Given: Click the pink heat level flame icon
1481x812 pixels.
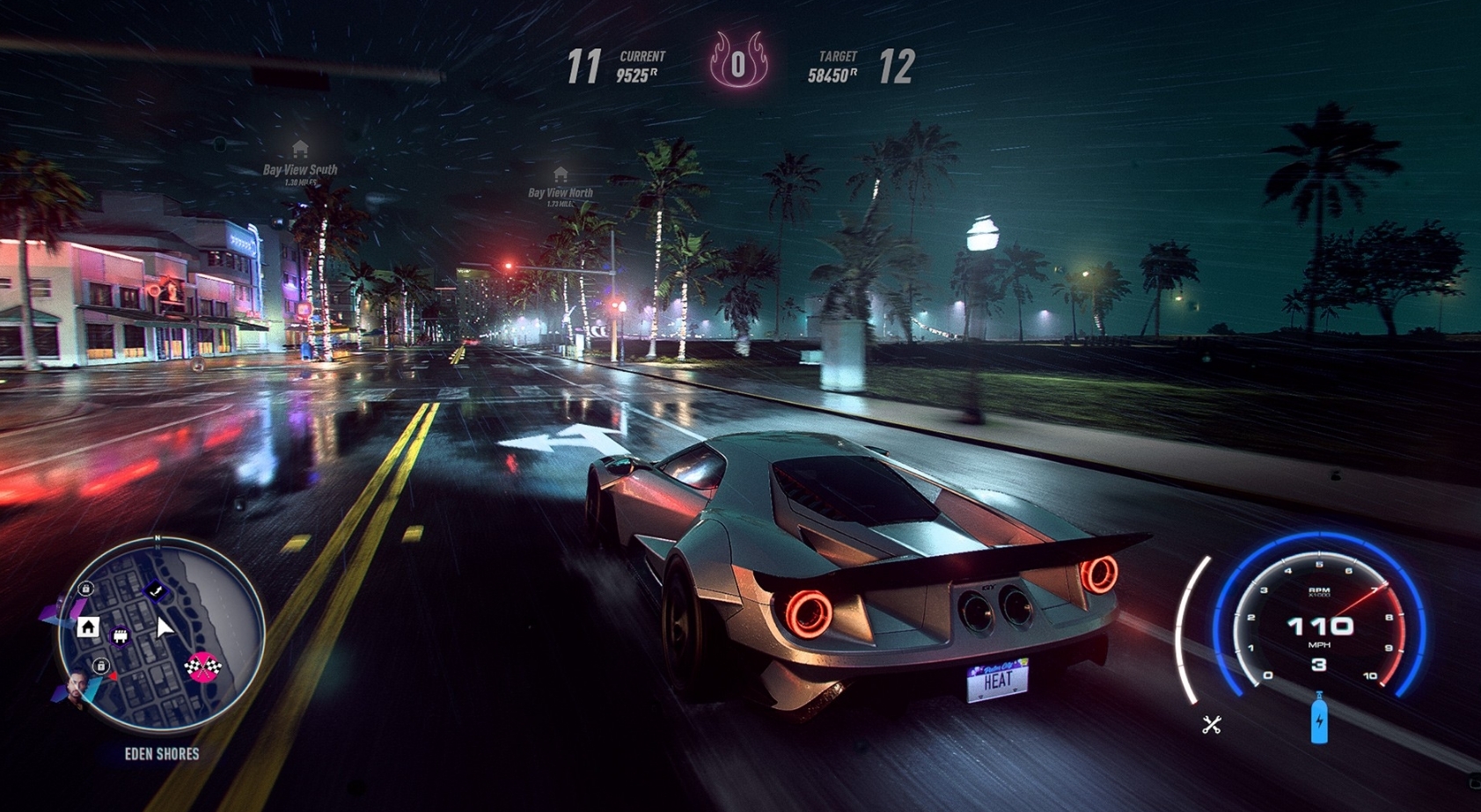Looking at the screenshot, I should pos(738,62).
